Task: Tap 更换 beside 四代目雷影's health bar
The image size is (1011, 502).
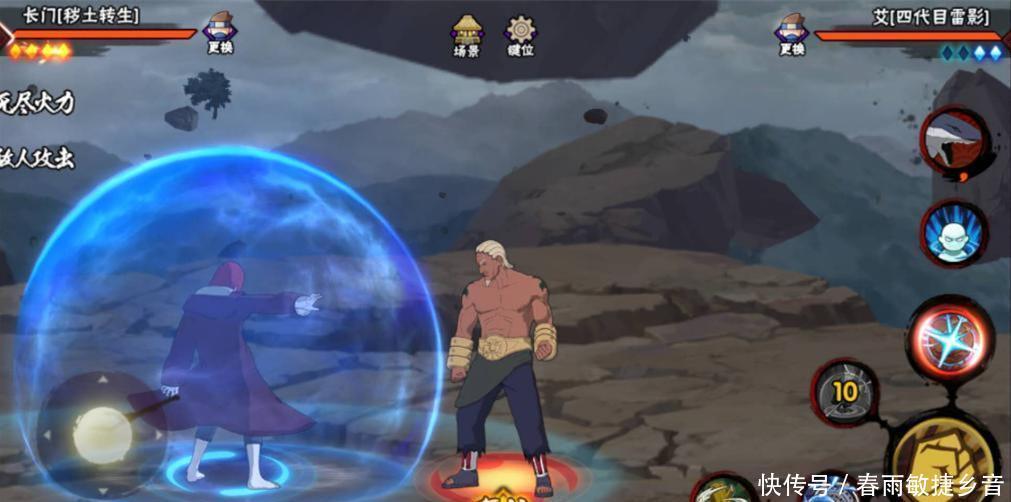Action: point(792,33)
